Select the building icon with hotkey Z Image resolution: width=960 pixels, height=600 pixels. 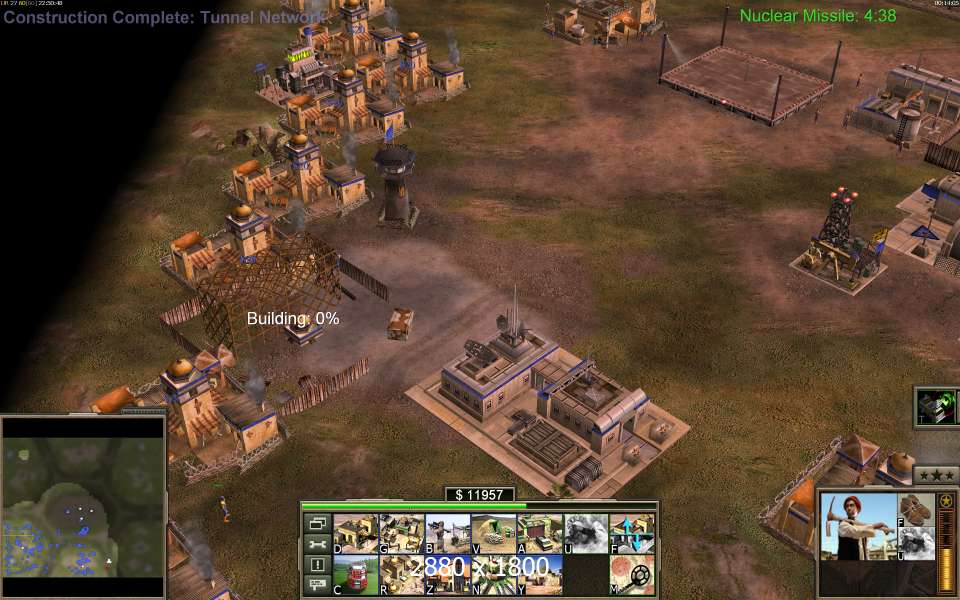click(447, 574)
